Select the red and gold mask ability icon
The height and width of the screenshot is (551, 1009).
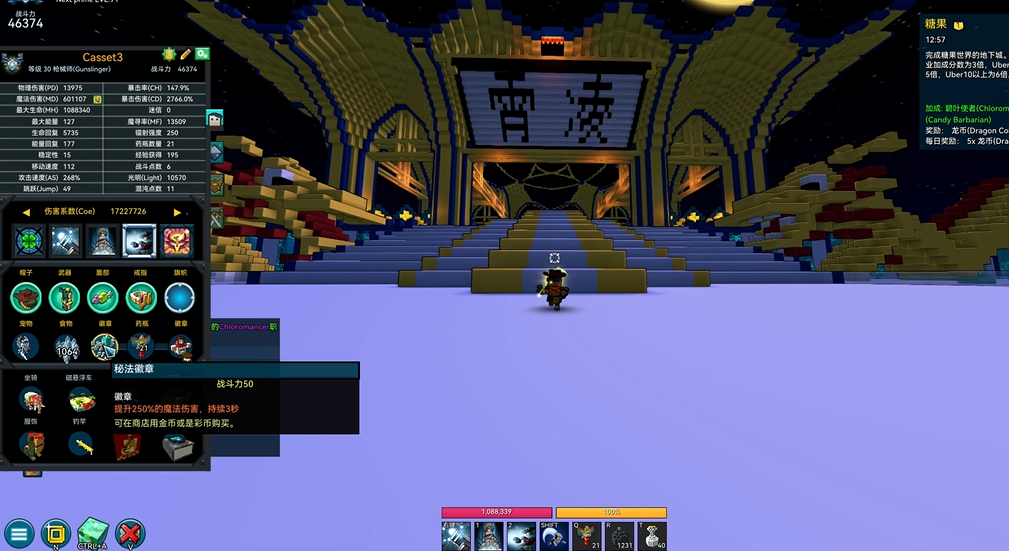(177, 241)
